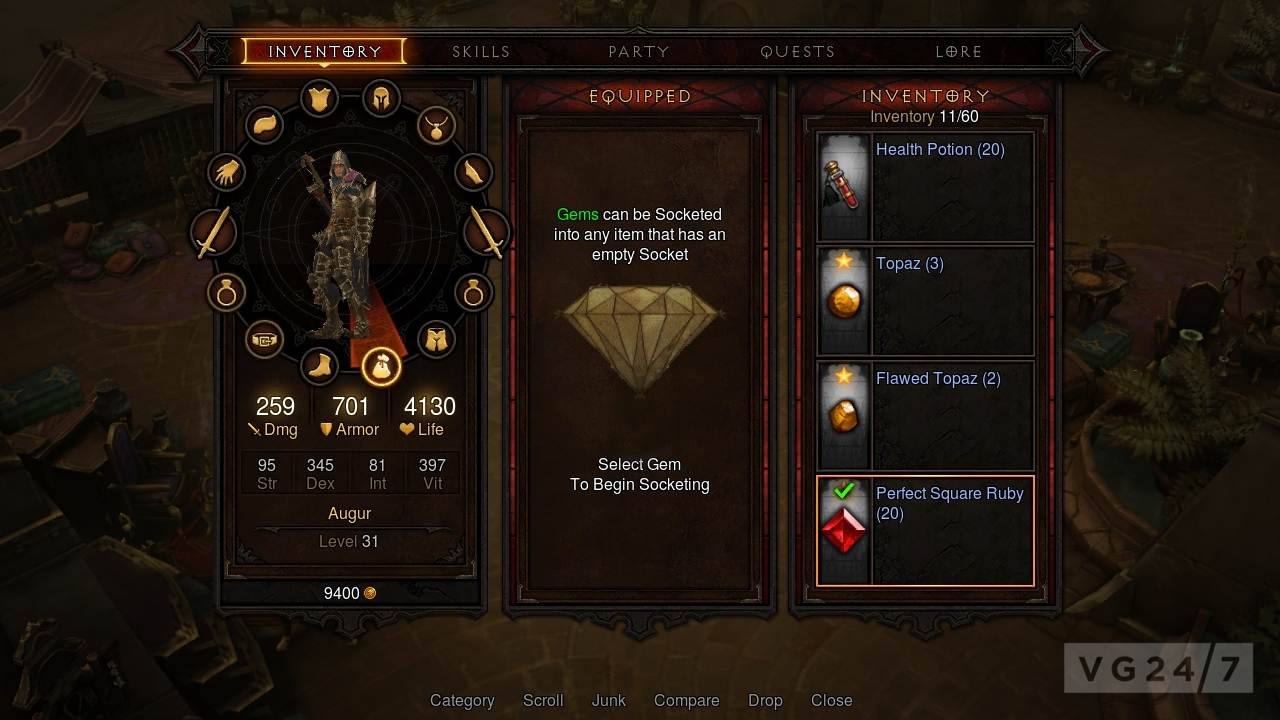Choose the Topaz (3) gem
The height and width of the screenshot is (720, 1280).
coord(925,301)
